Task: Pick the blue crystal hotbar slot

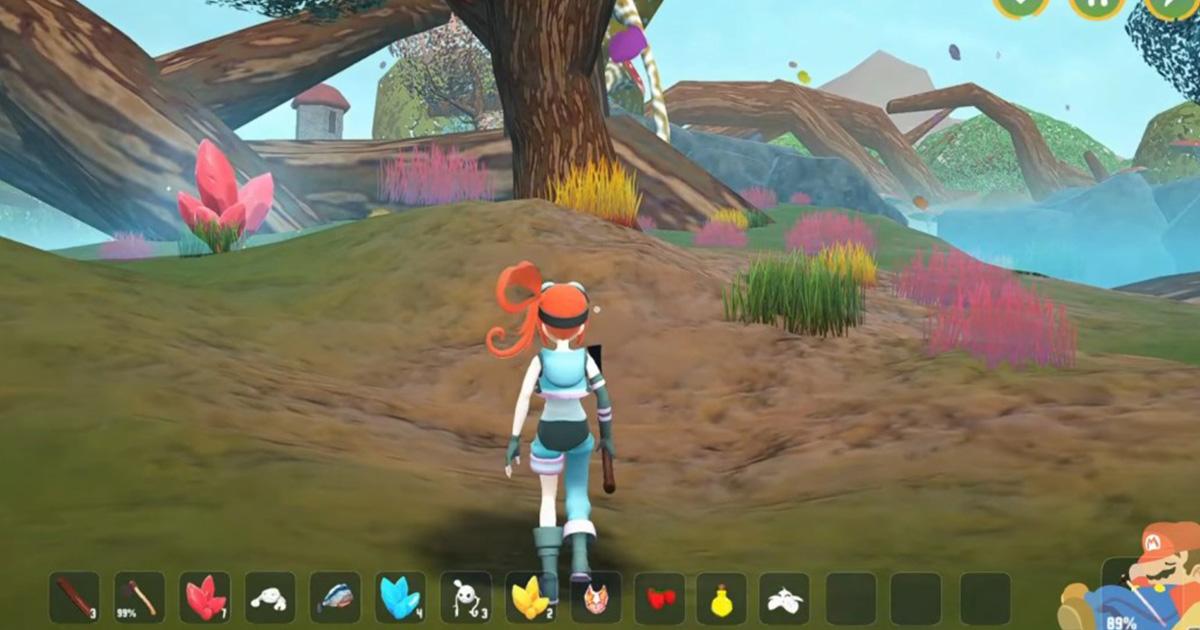Action: pos(400,597)
